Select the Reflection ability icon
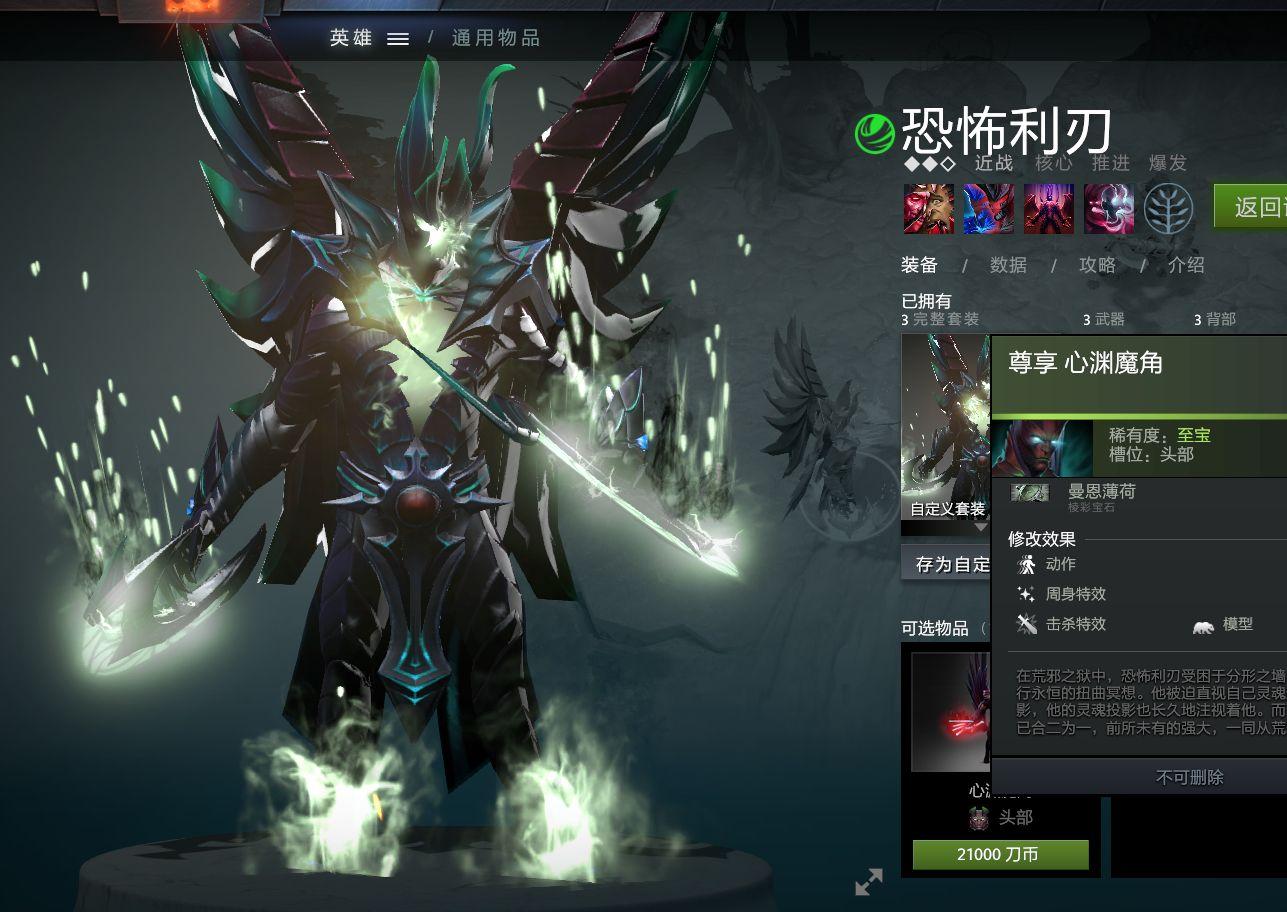This screenshot has width=1287, height=912. [x=928, y=209]
